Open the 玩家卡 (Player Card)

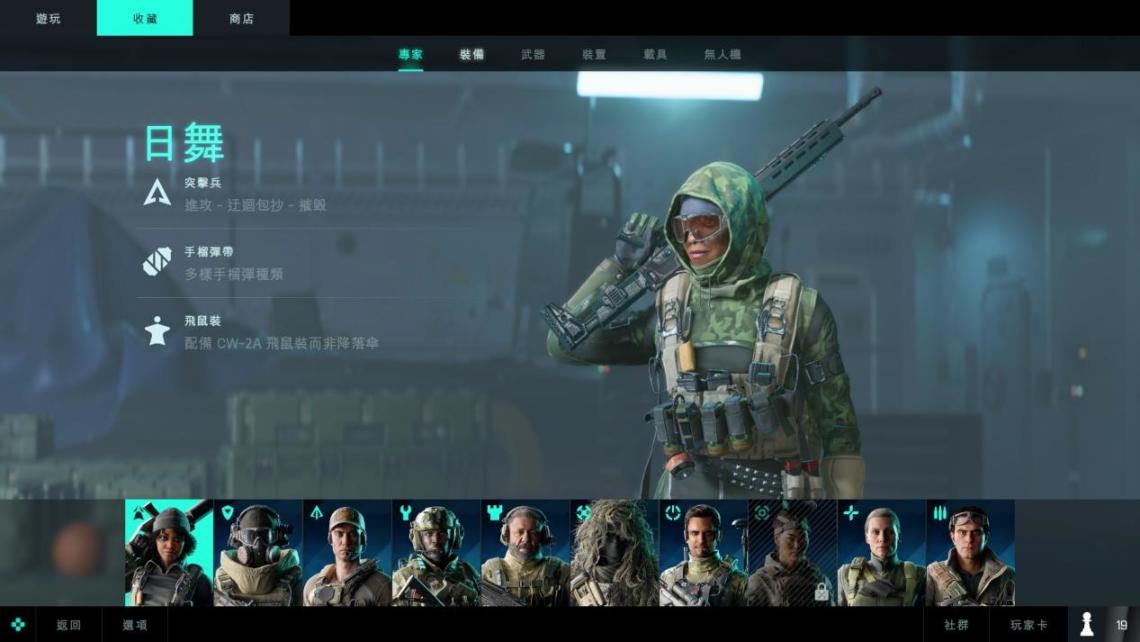1028,625
